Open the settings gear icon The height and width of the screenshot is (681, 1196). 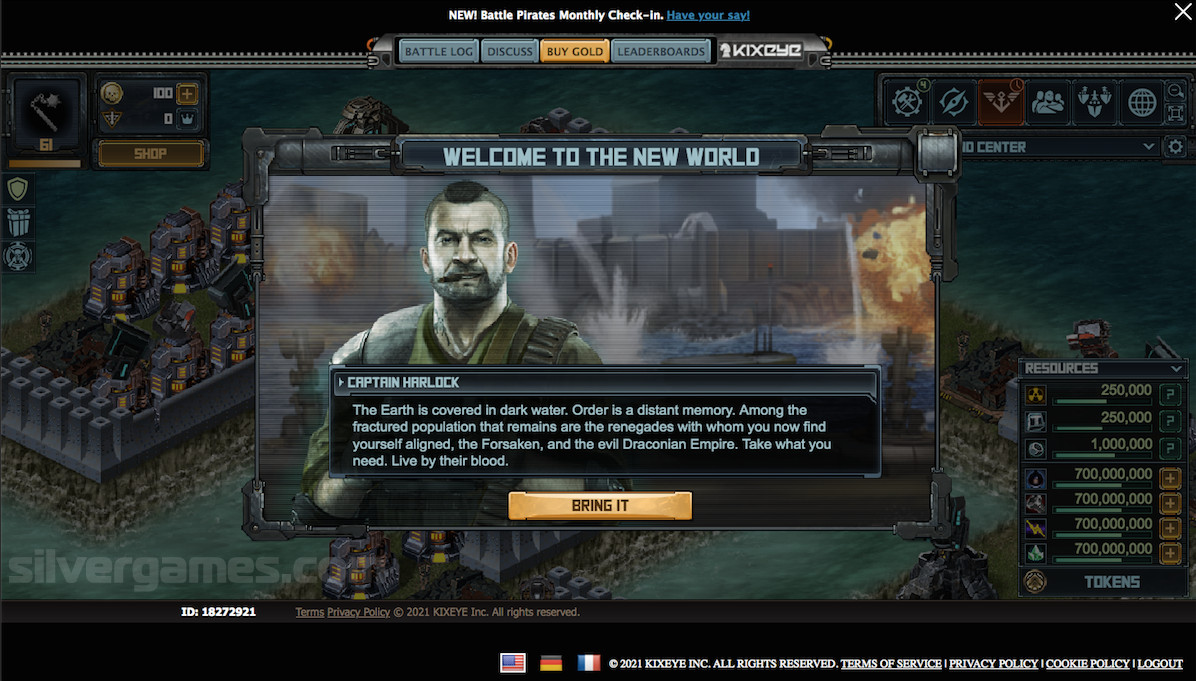[x=1176, y=147]
